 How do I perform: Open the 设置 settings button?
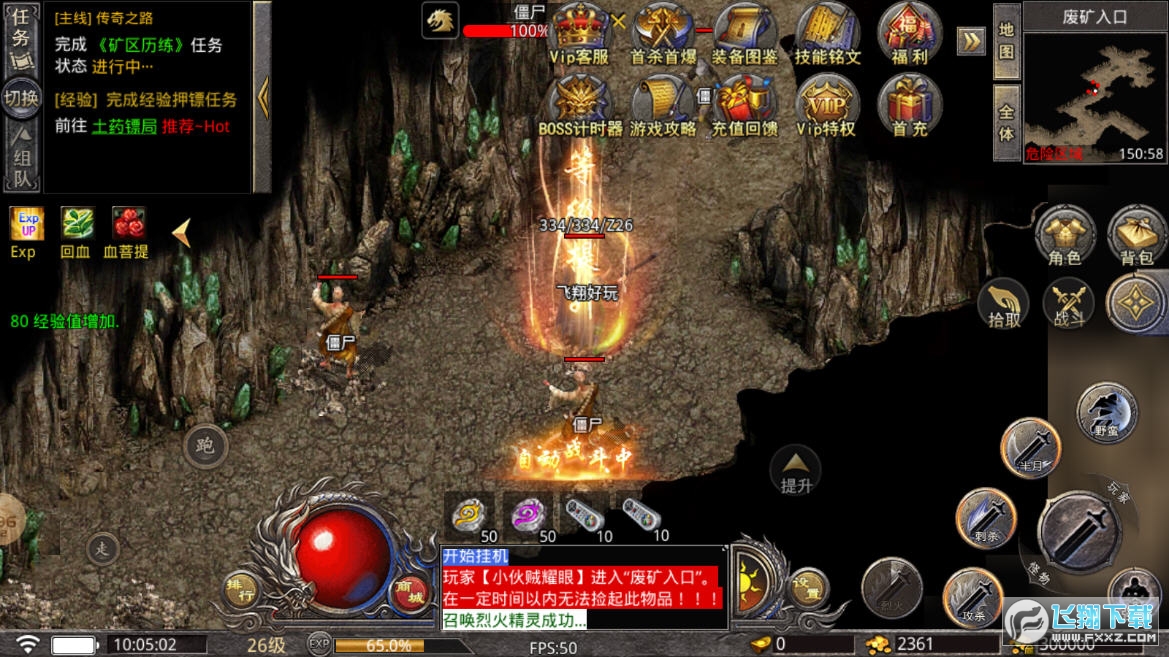808,588
